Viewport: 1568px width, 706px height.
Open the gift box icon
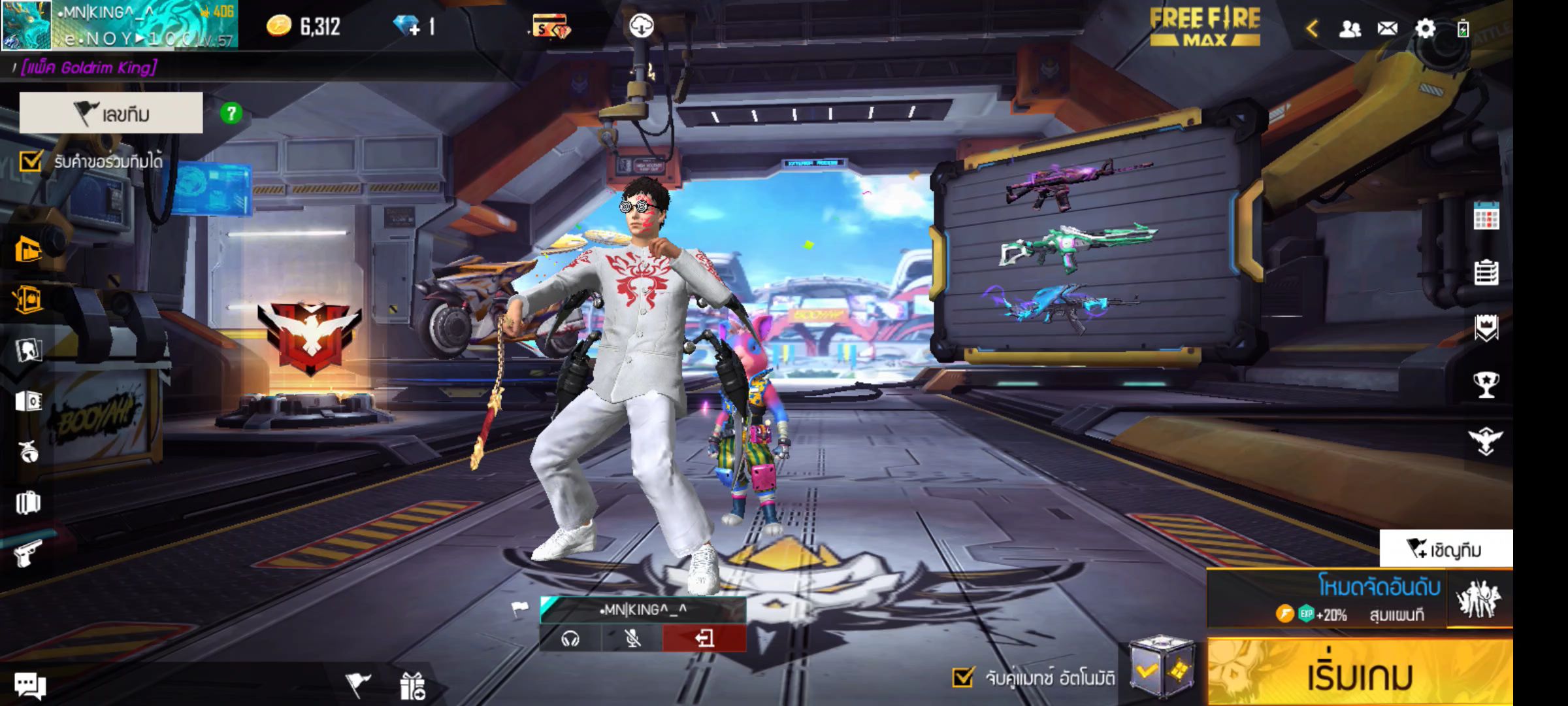pos(413,686)
